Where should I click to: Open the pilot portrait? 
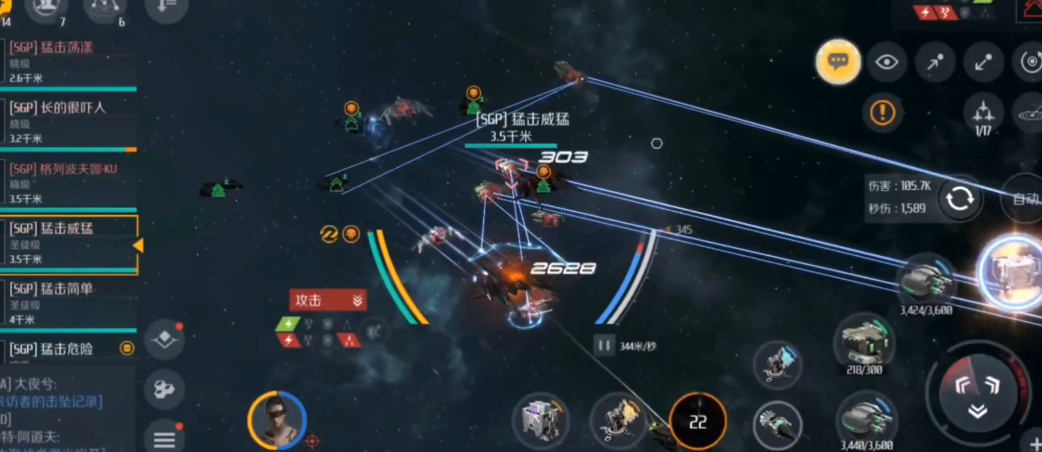[x=276, y=419]
